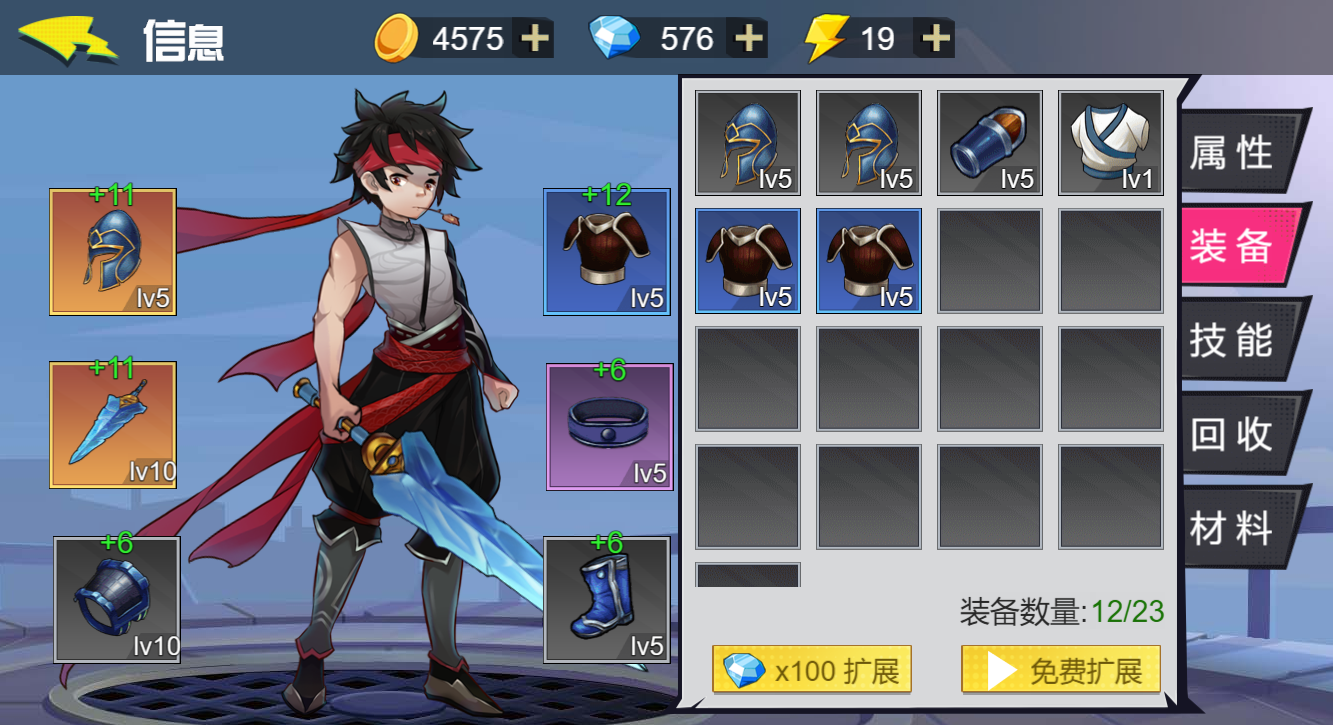Screen dimensions: 1333x725
Task: Select the equipped purple ring slot
Action: pos(609,427)
